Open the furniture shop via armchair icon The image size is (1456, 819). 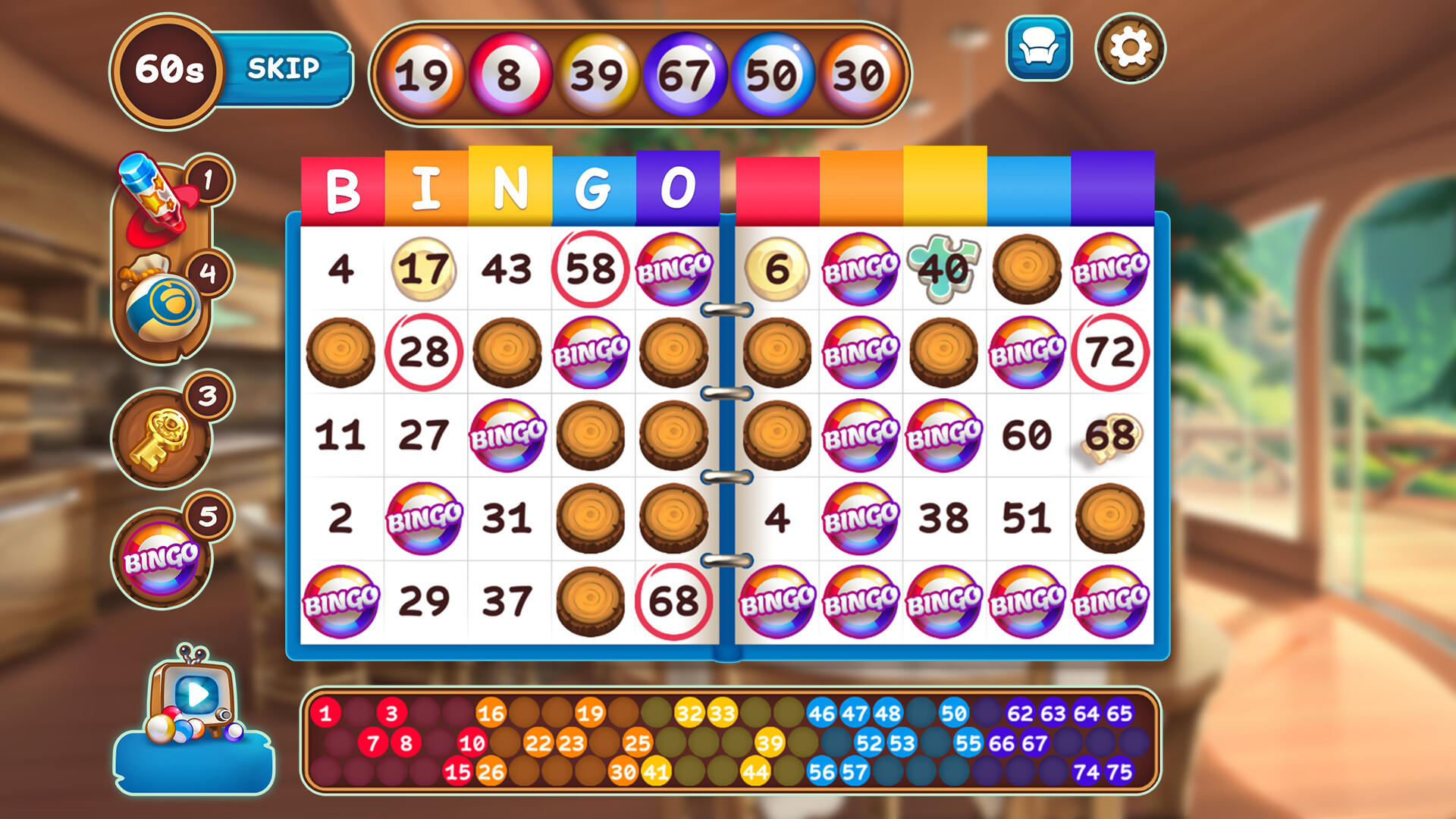tap(1039, 49)
